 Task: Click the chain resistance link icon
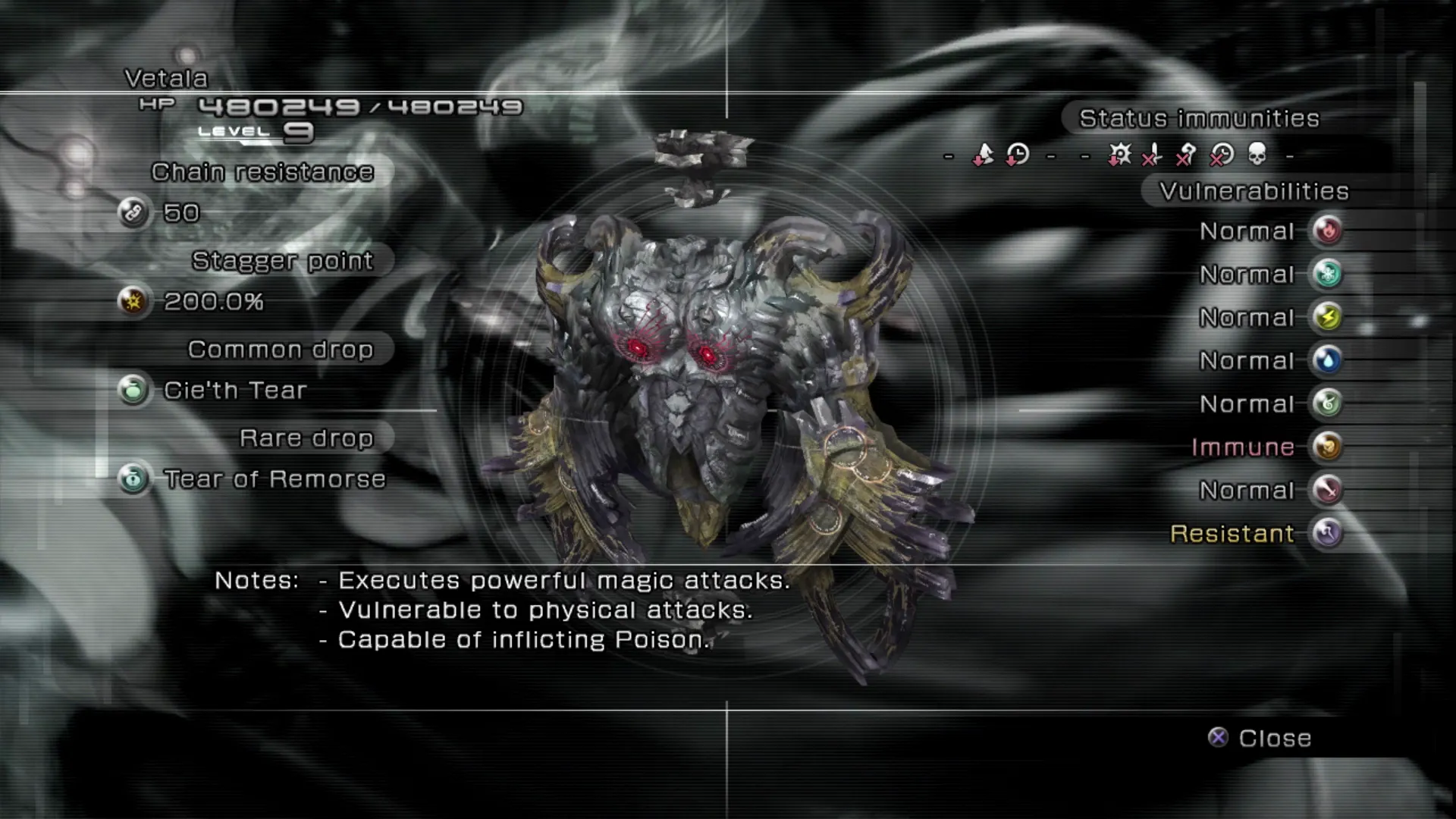coord(133,212)
